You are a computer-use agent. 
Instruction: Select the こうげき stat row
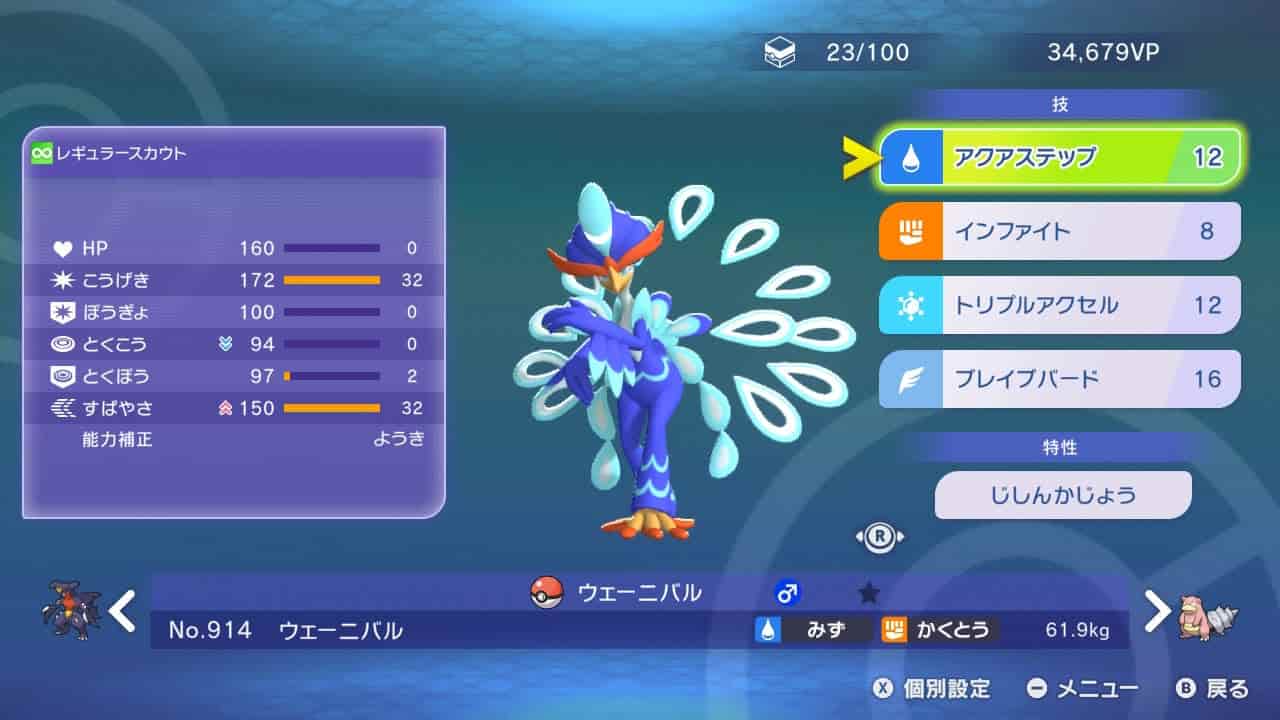point(235,280)
